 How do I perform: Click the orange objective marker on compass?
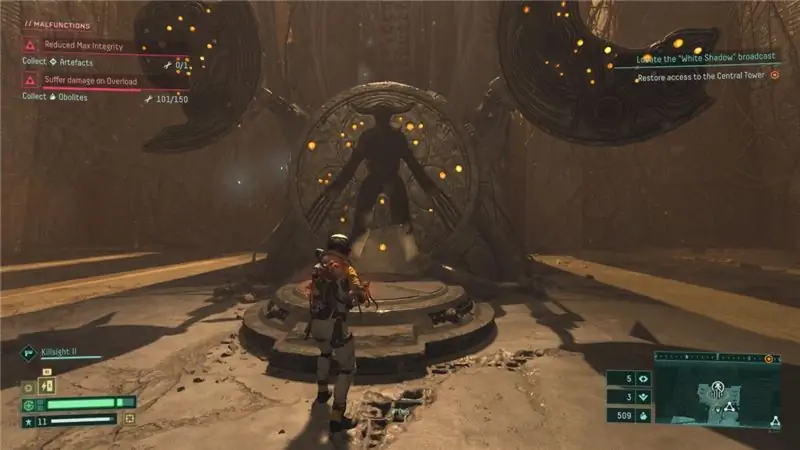(x=769, y=357)
